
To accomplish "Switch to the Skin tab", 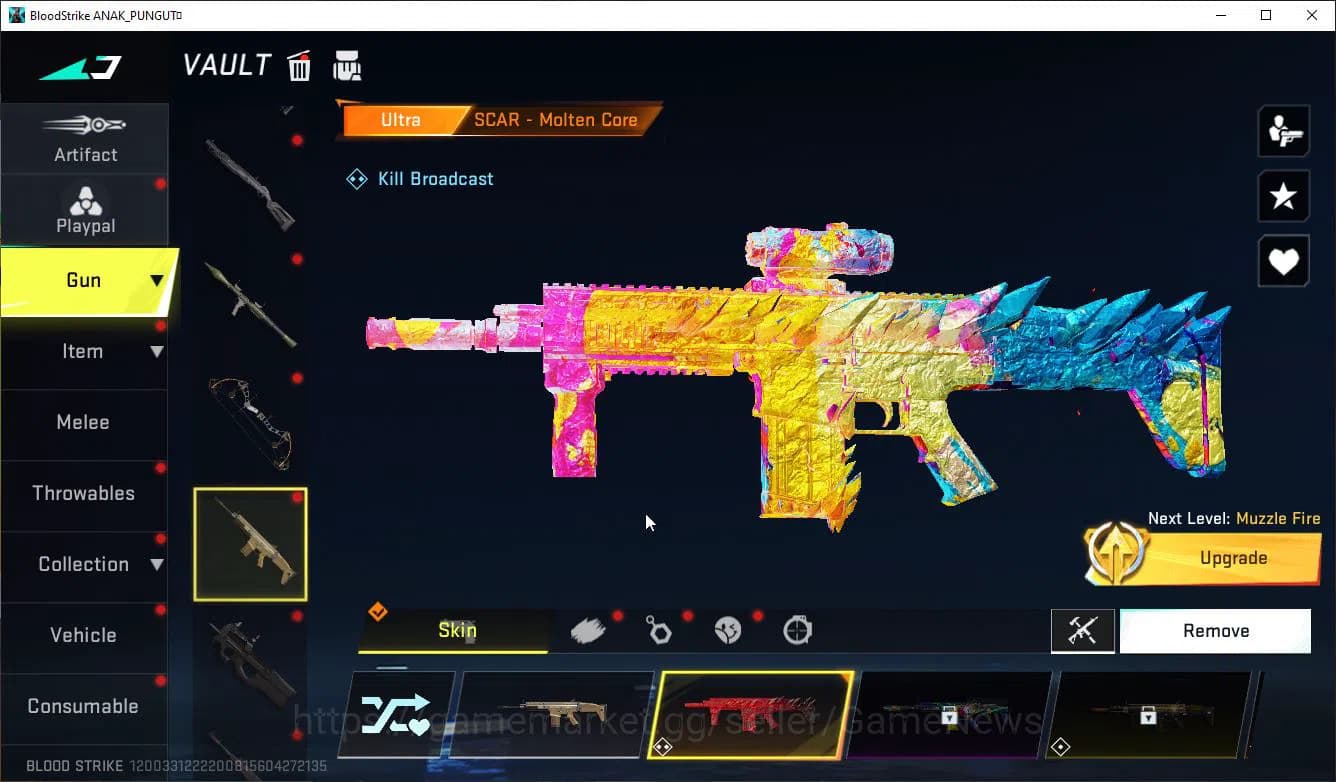I will tap(456, 630).
